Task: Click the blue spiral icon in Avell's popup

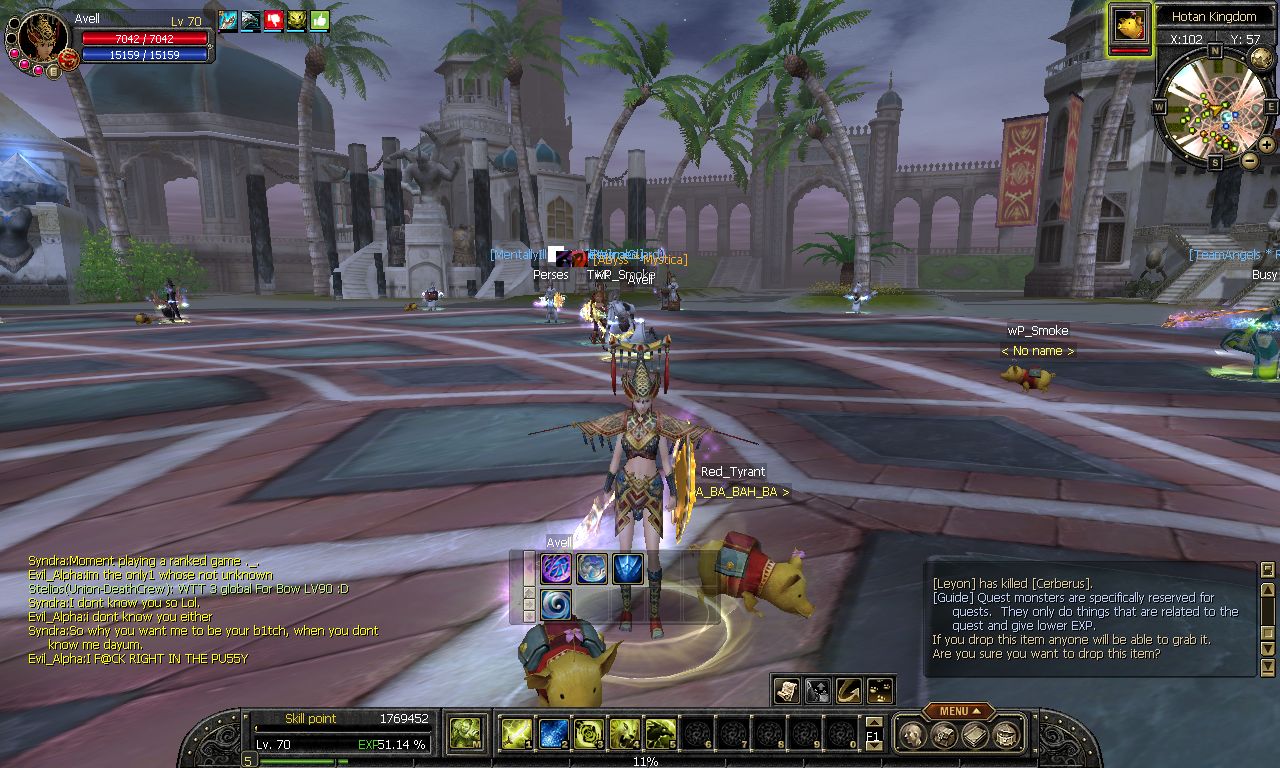Action: coord(556,604)
